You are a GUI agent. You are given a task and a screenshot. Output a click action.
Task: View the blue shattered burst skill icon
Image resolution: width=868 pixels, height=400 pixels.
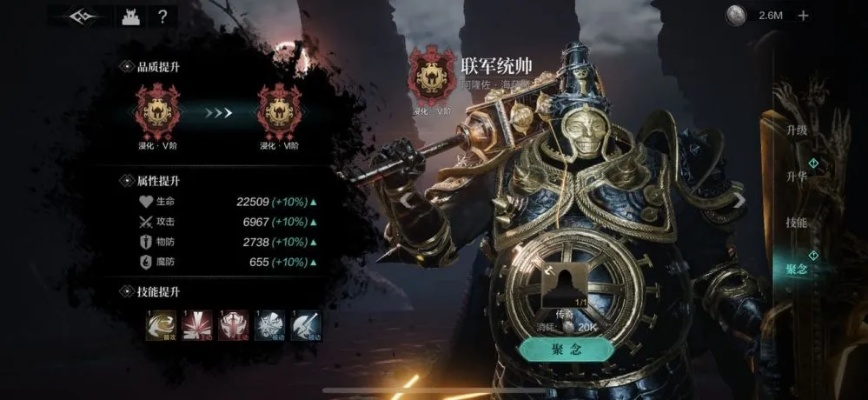click(x=269, y=323)
